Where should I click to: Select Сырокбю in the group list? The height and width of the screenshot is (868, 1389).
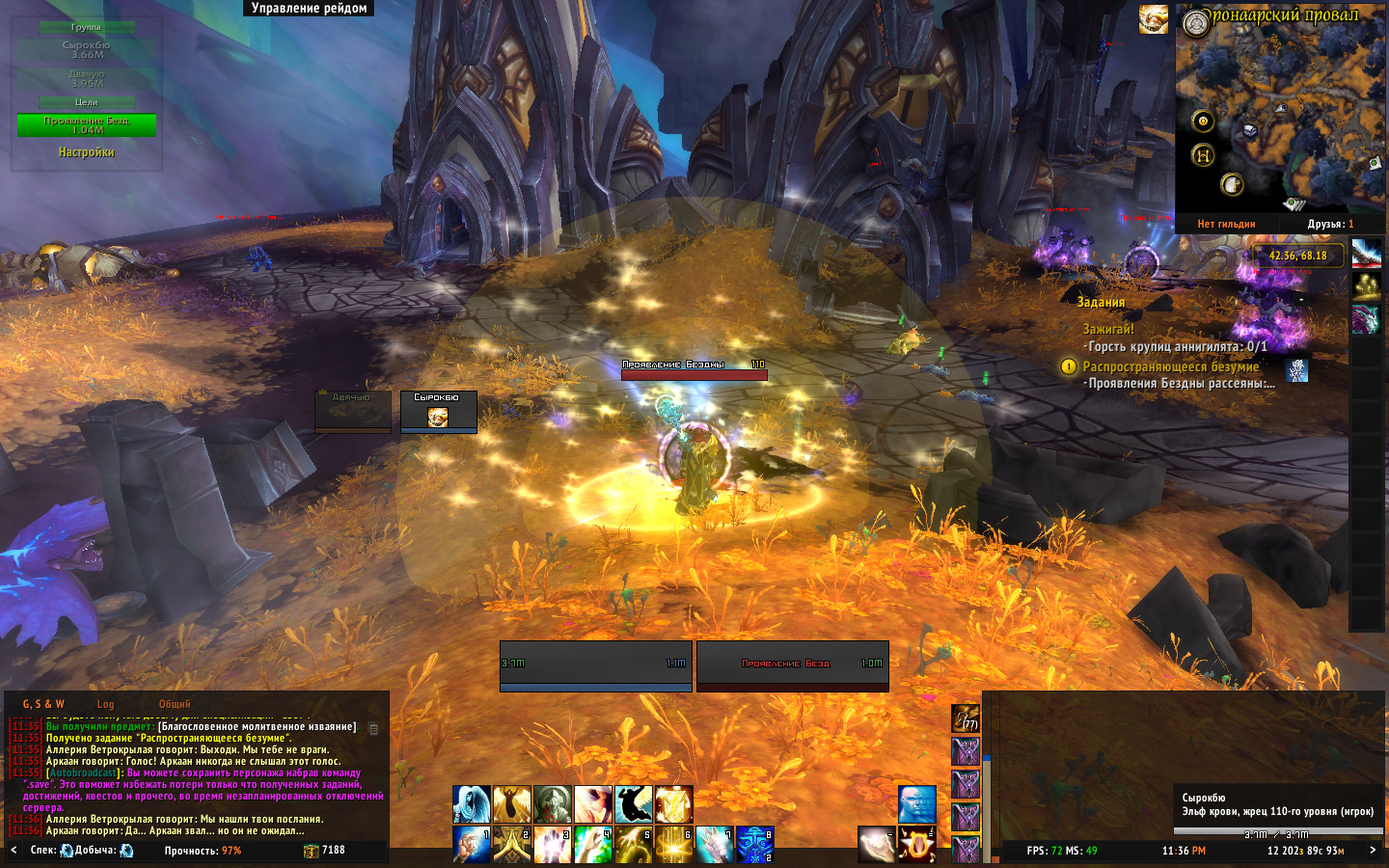click(x=86, y=50)
